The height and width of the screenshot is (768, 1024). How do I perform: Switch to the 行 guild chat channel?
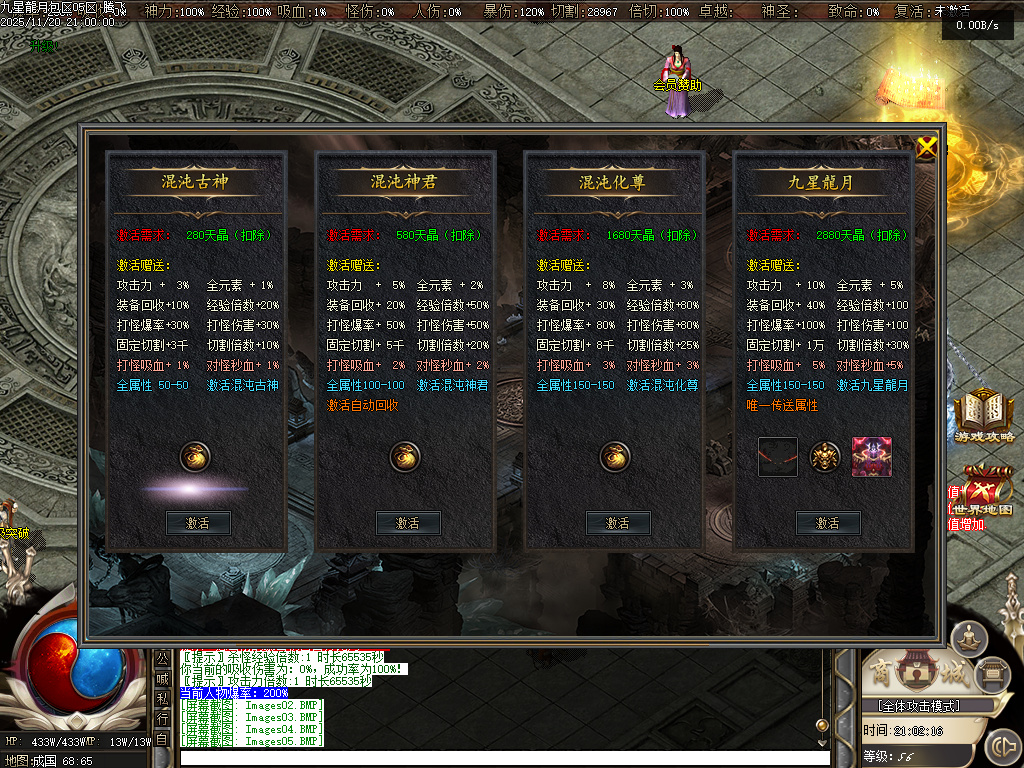(162, 718)
